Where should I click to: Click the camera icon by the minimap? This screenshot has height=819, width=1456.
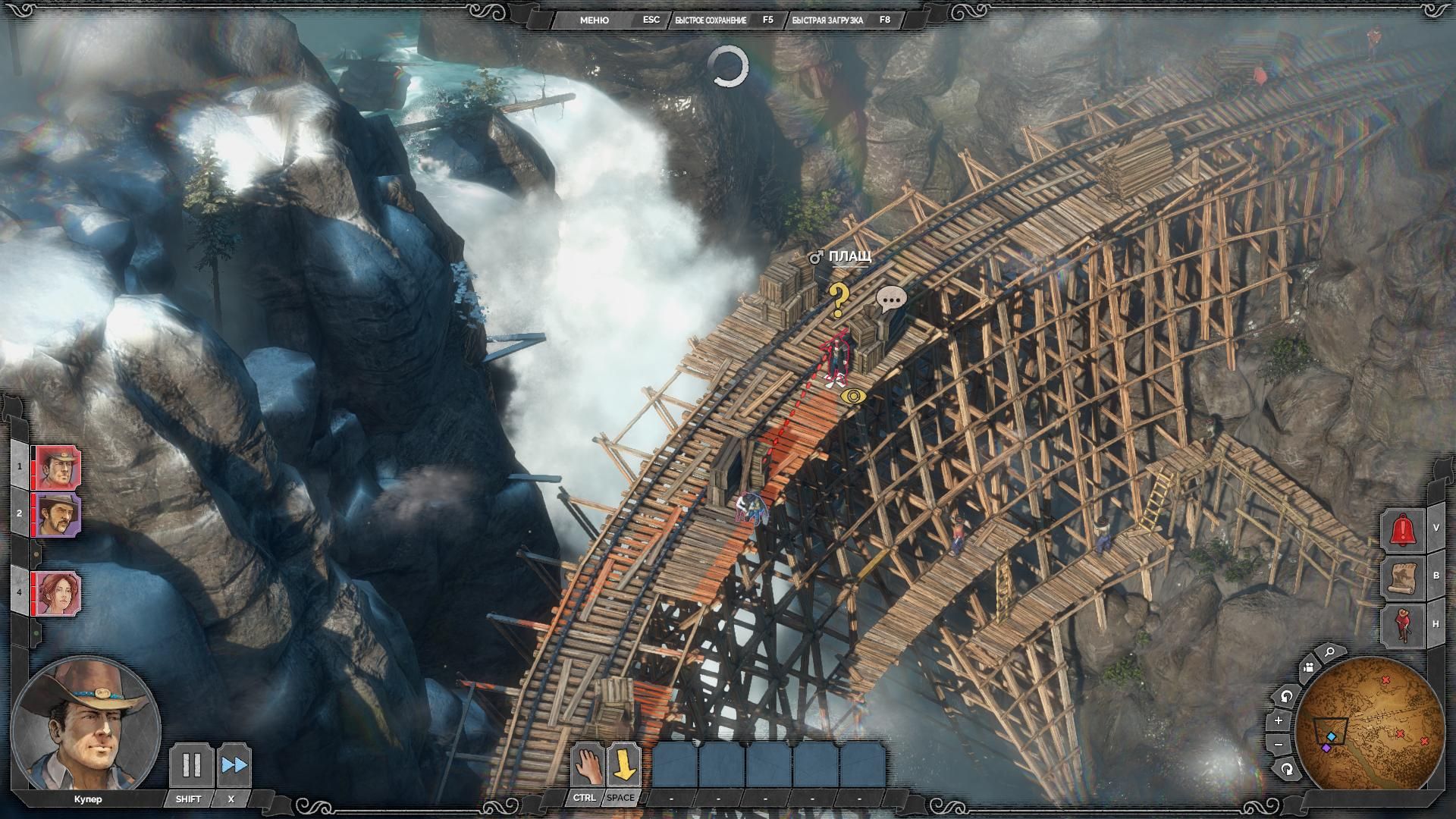[1308, 667]
